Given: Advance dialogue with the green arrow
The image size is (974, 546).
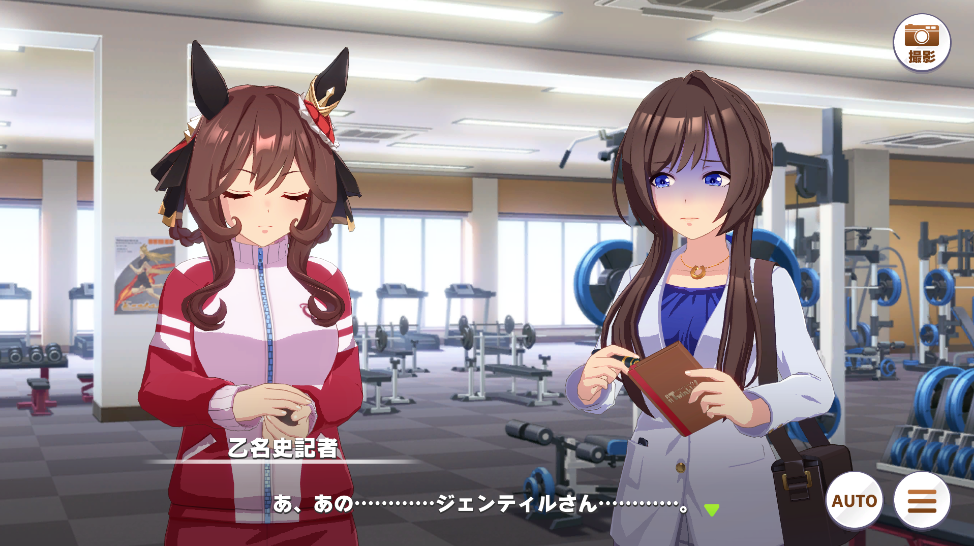Looking at the screenshot, I should coord(711,510).
